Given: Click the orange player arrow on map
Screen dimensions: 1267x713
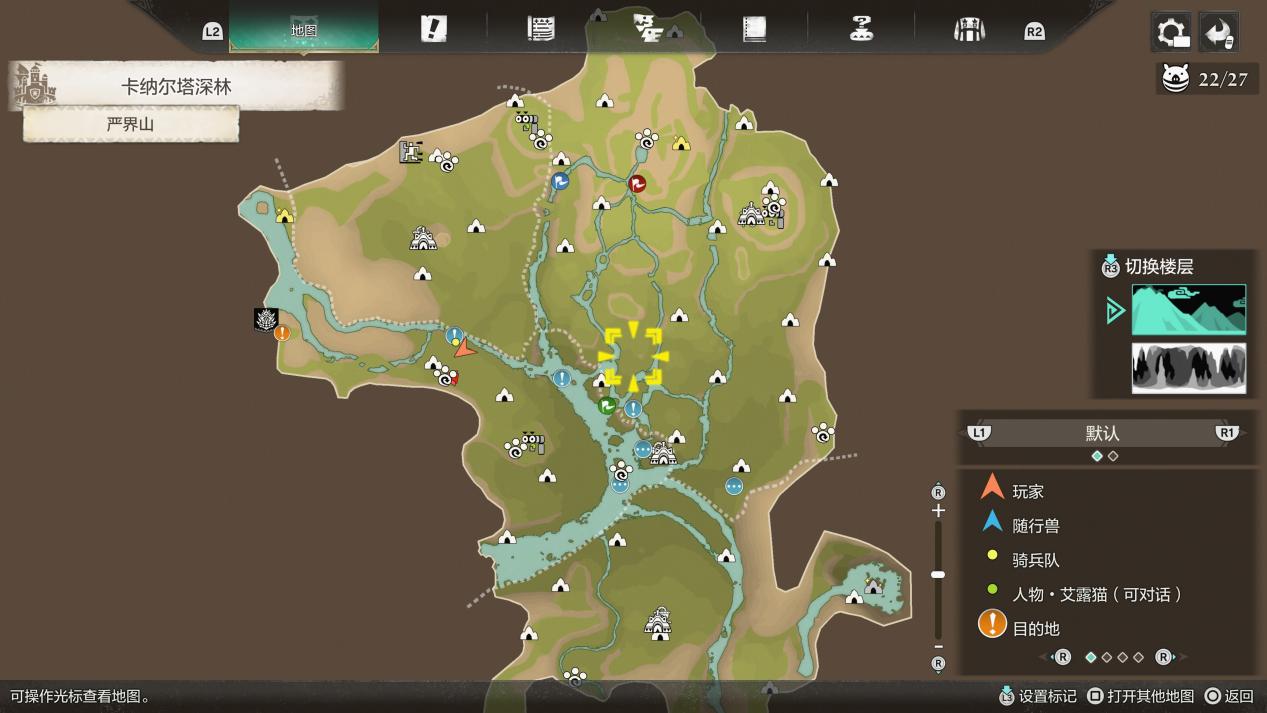Looking at the screenshot, I should point(463,348).
